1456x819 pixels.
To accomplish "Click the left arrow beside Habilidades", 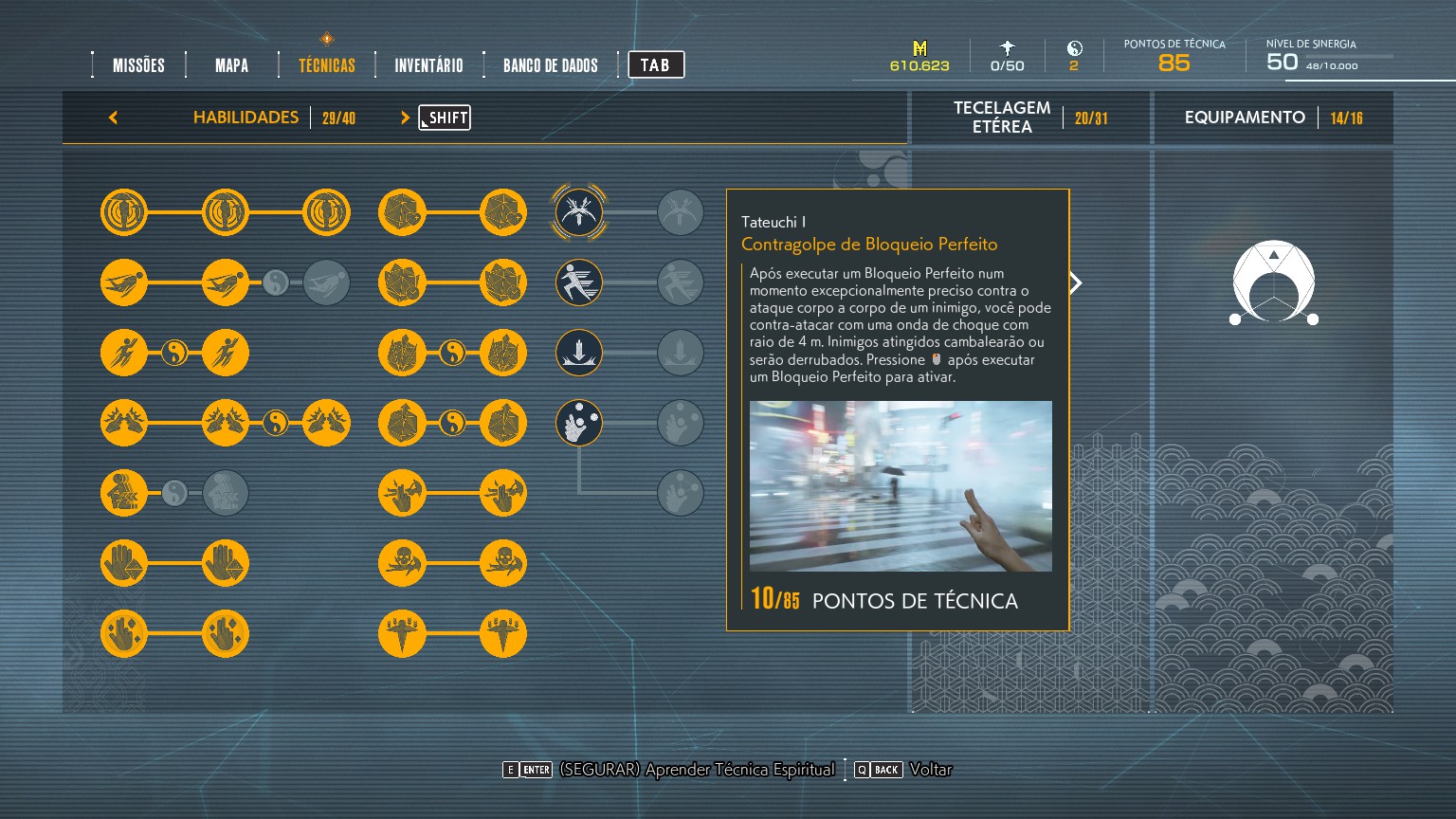I will click(x=114, y=118).
